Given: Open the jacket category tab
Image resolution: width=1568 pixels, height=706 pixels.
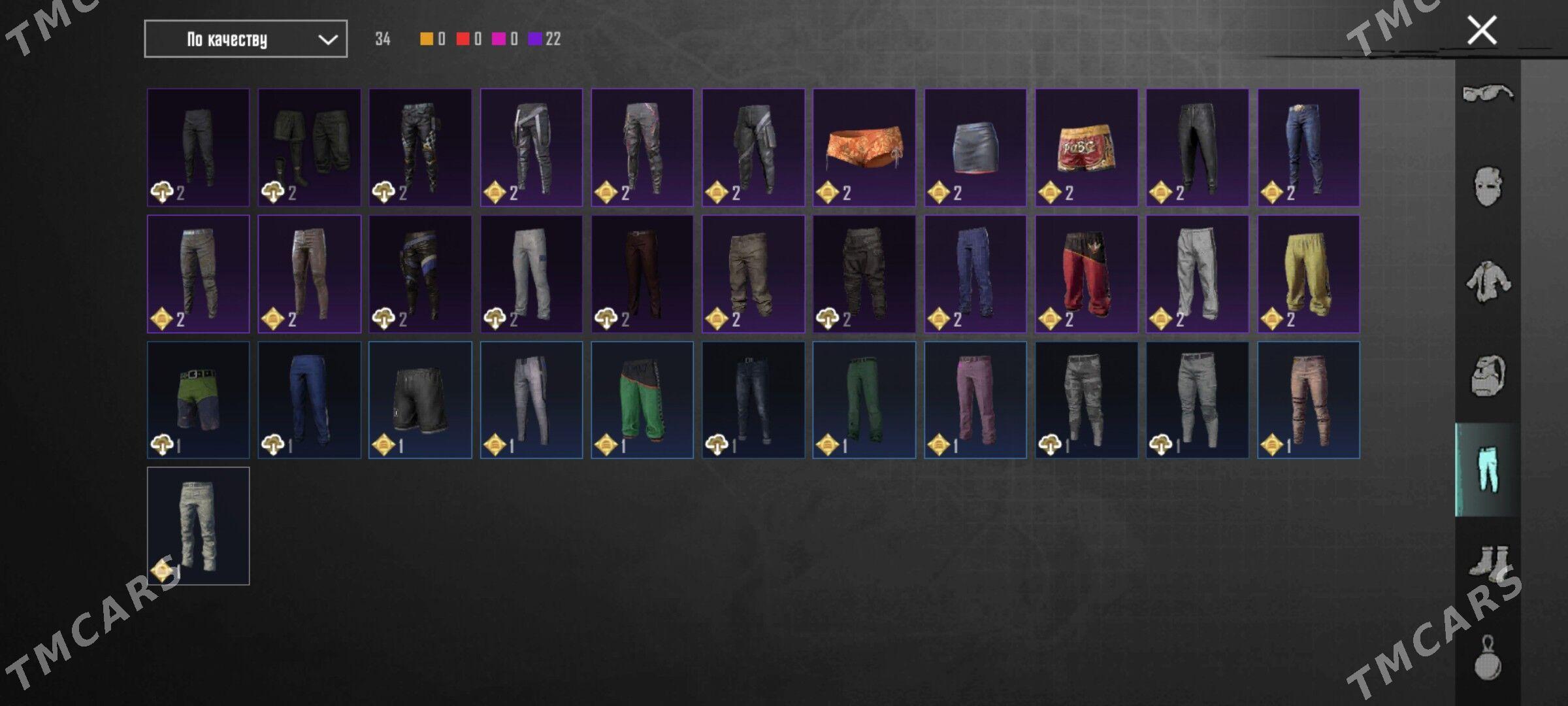Looking at the screenshot, I should tap(1488, 282).
